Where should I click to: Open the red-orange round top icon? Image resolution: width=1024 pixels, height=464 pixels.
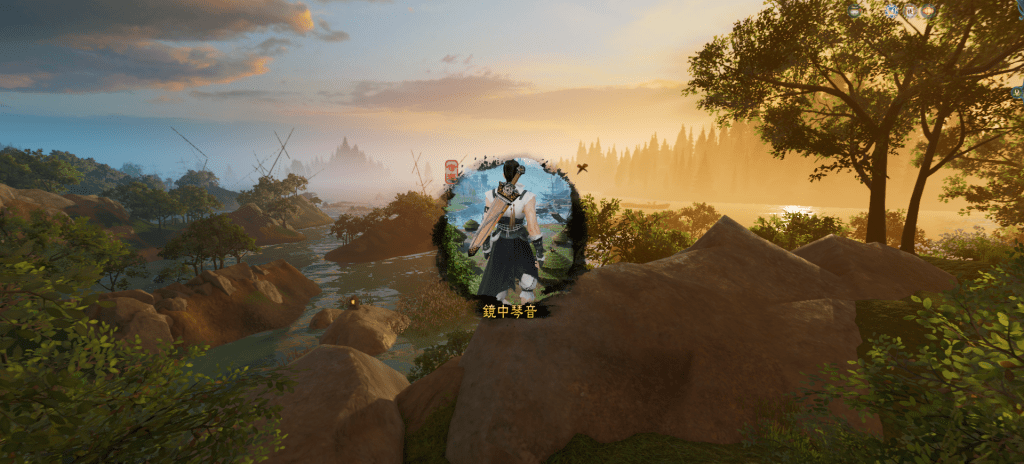928,11
